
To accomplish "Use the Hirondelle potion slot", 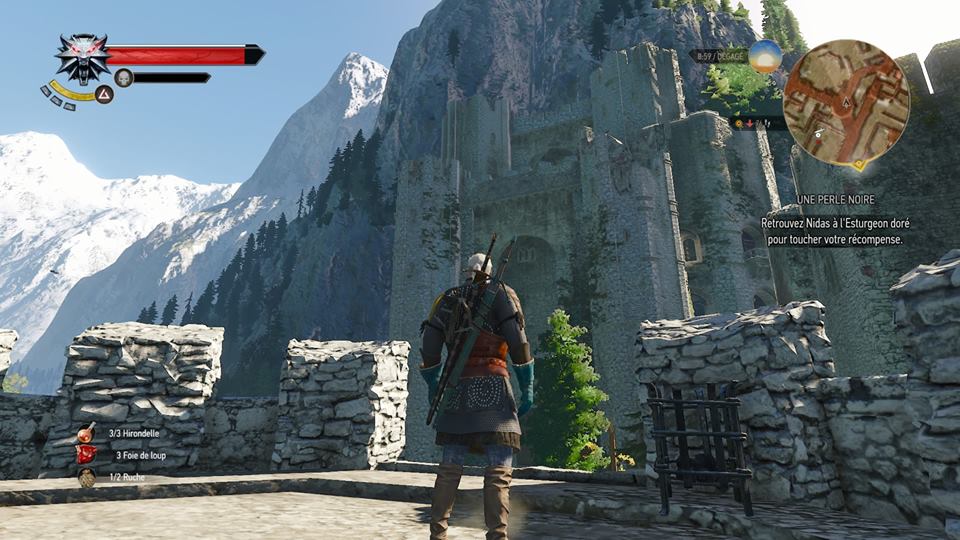I will click(87, 433).
